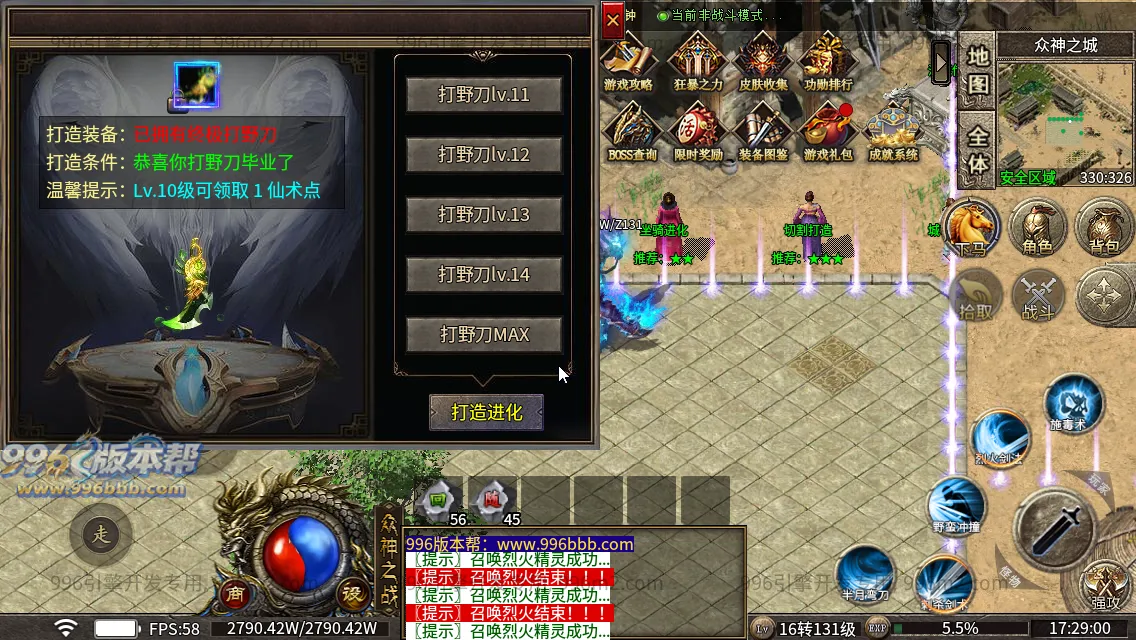Open the 商 shop button by the orb
Viewport: 1136px width, 640px height.
pyautogui.click(x=237, y=593)
